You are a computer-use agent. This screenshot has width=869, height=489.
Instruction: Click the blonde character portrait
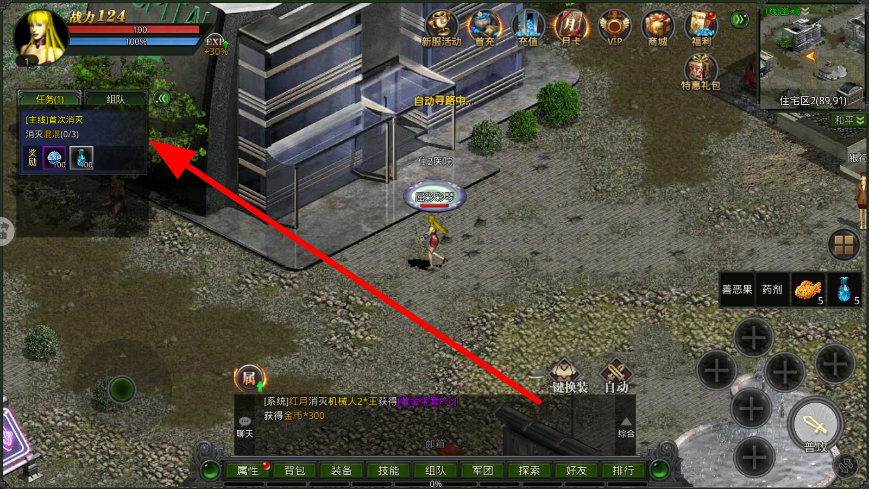41,34
